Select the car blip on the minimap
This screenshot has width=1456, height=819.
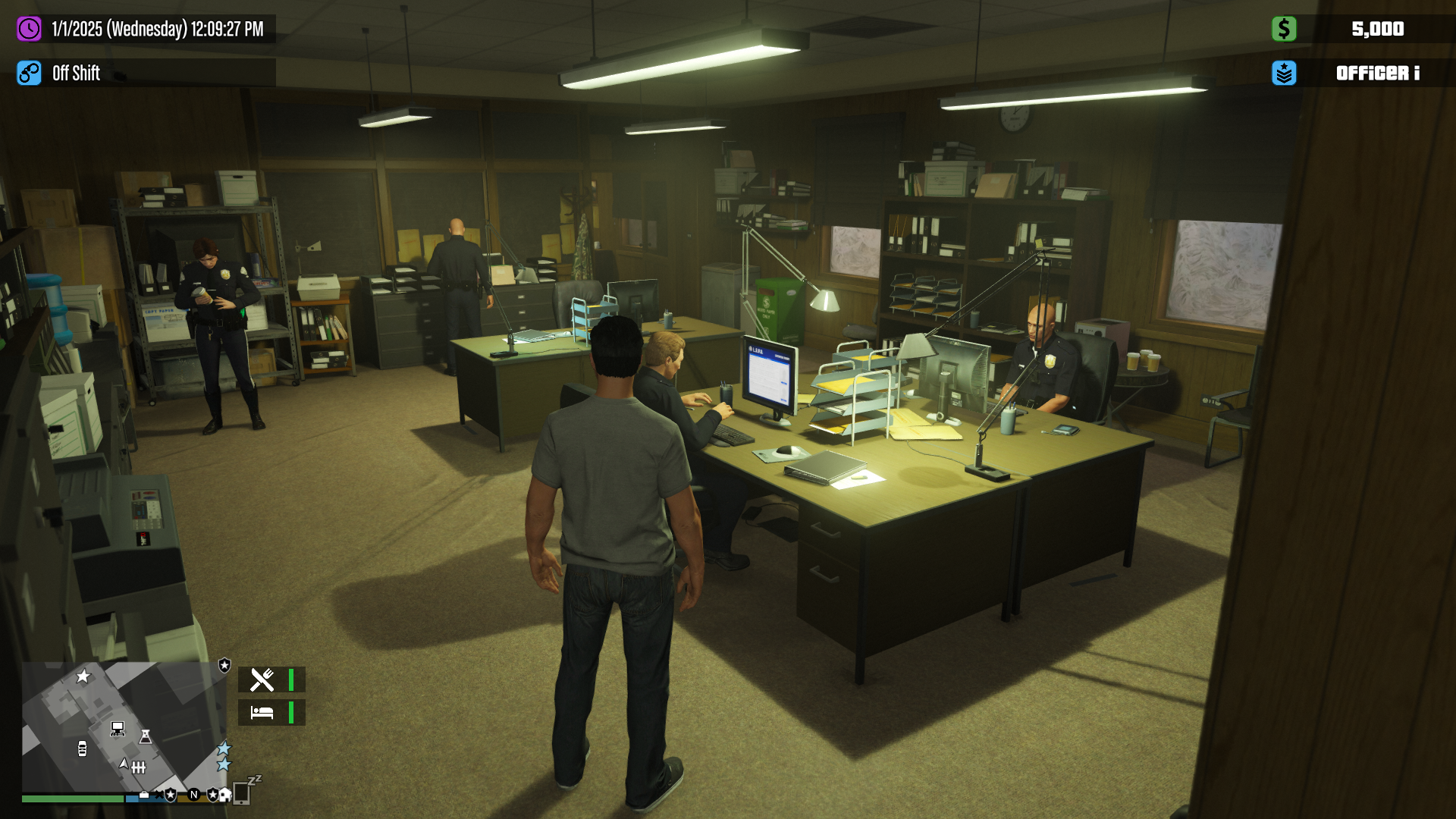click(x=82, y=749)
